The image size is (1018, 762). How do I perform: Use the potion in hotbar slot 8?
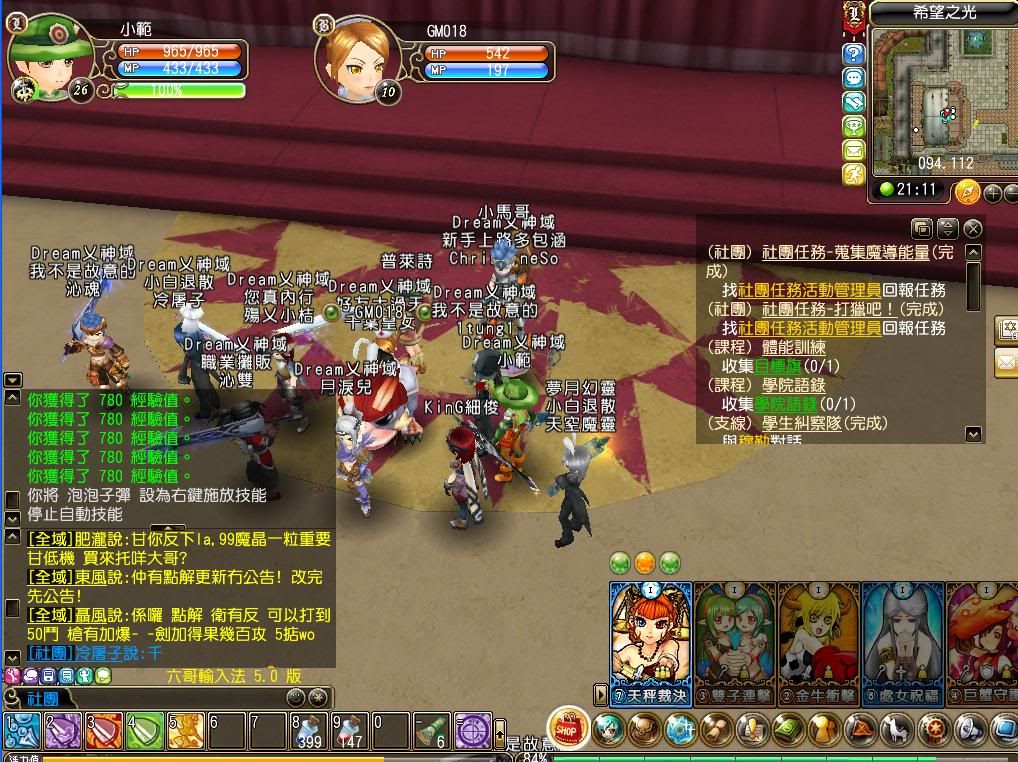click(x=308, y=732)
